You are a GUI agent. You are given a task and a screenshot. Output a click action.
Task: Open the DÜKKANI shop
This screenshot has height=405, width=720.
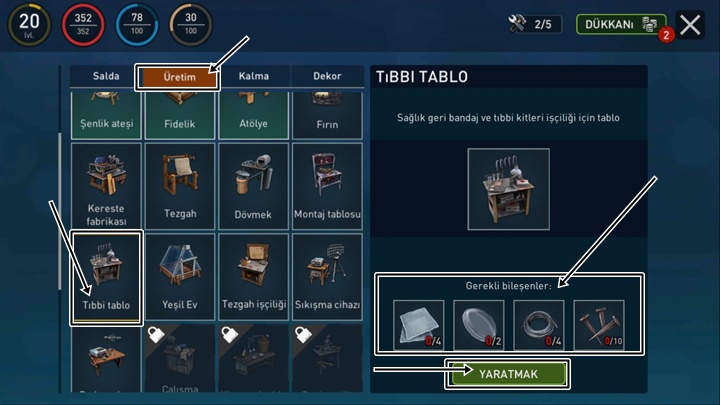620,24
